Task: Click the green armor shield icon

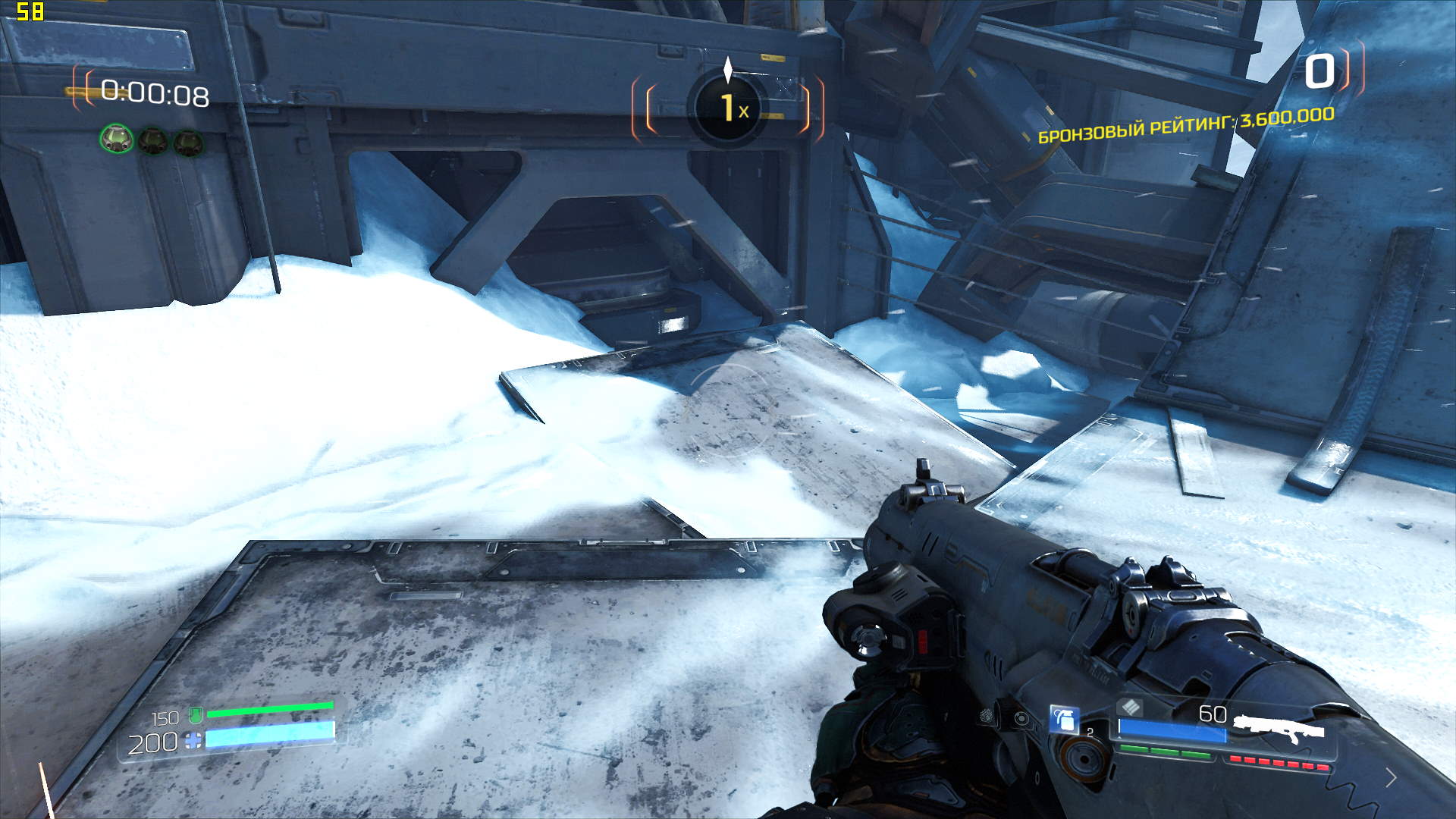Action: pos(195,714)
